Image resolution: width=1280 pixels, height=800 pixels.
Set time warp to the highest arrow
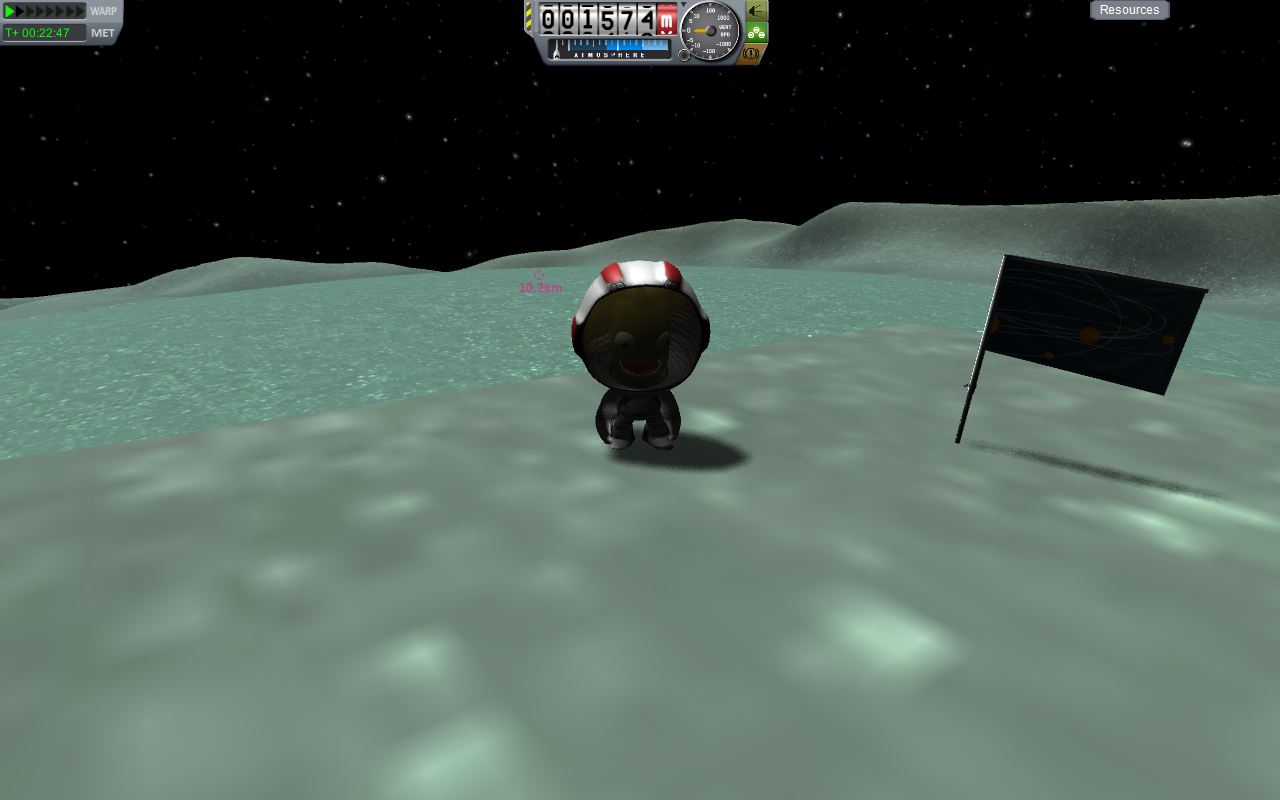tap(81, 11)
